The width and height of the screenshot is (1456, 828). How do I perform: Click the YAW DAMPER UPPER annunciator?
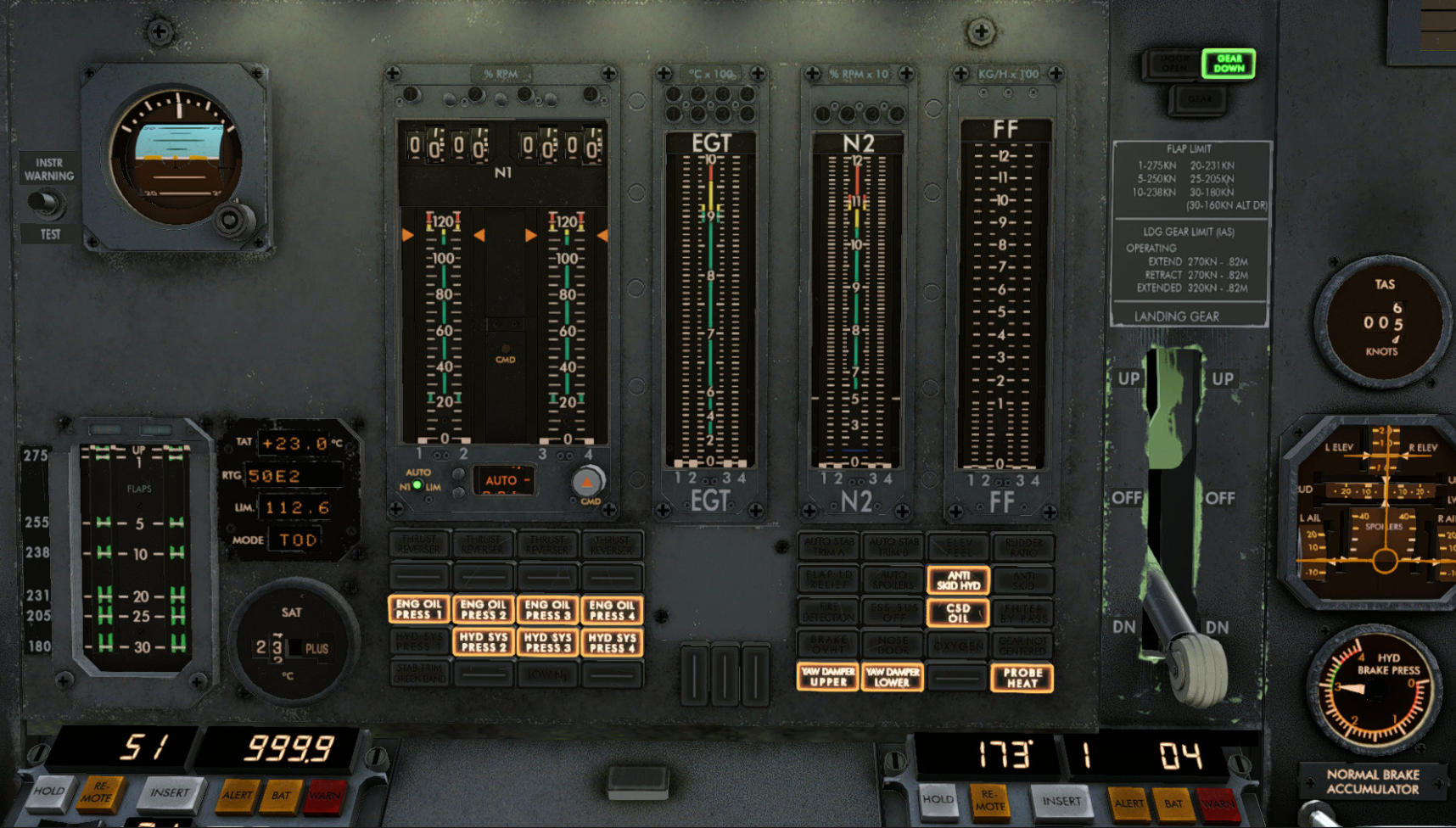827,676
